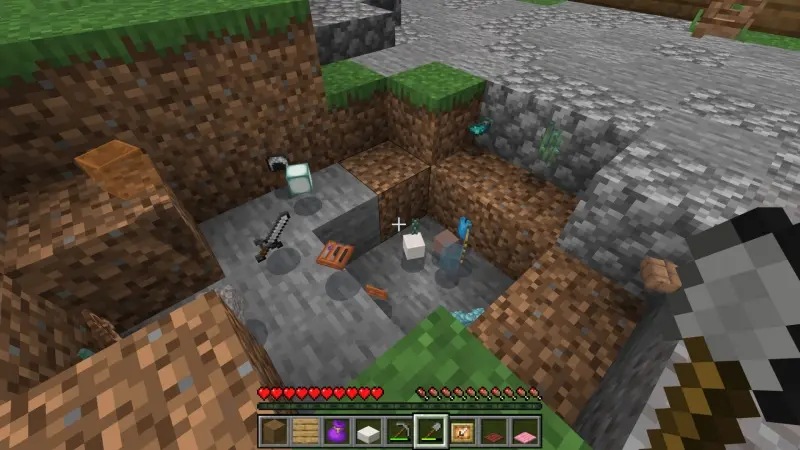
Task: Select the wooden planks hotbar slot
Action: (304, 432)
